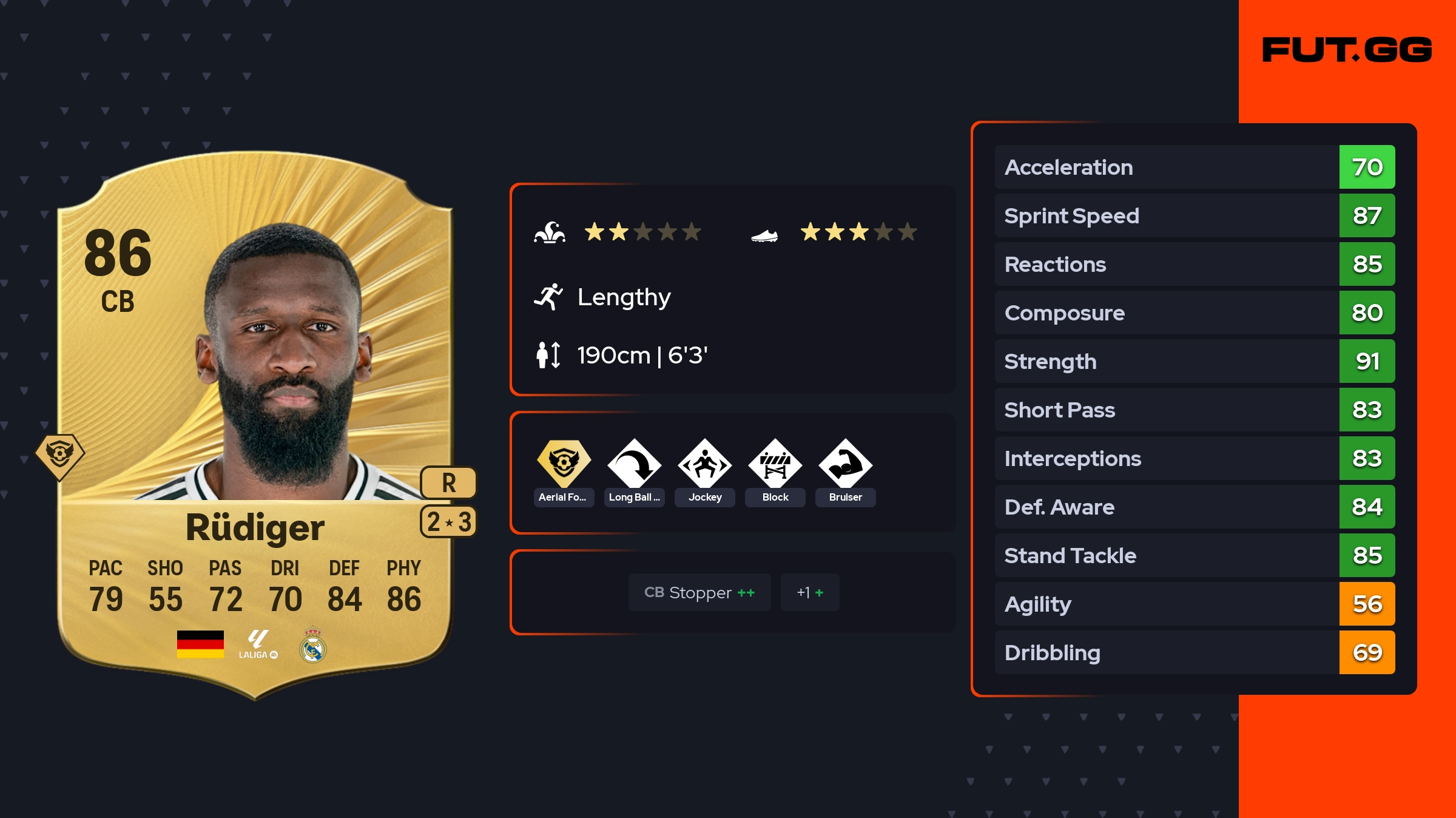Choose the Jockey playstyle icon

pyautogui.click(x=704, y=464)
